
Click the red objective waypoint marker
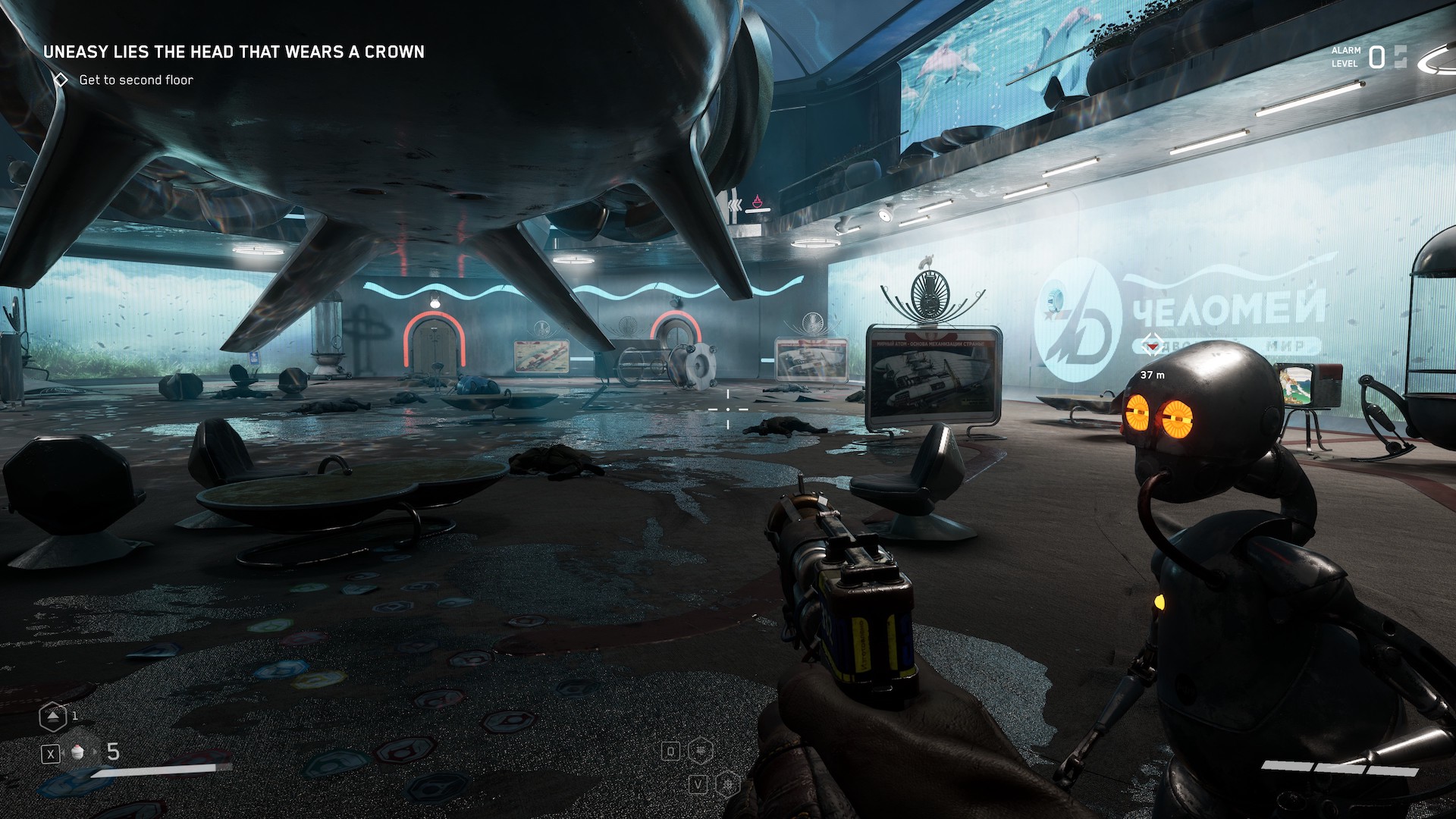[1153, 346]
